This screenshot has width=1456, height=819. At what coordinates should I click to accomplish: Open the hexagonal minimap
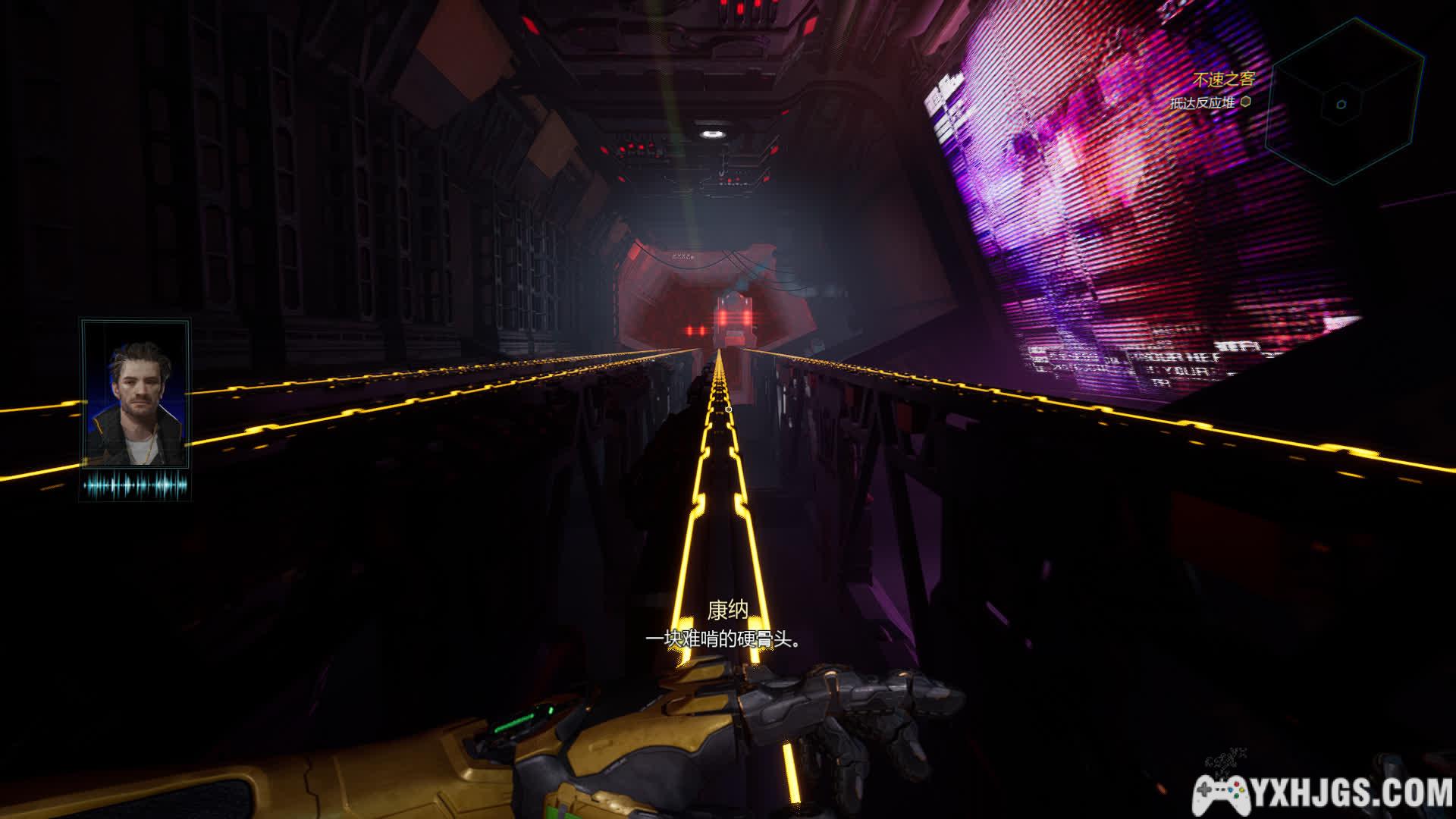tap(1344, 103)
